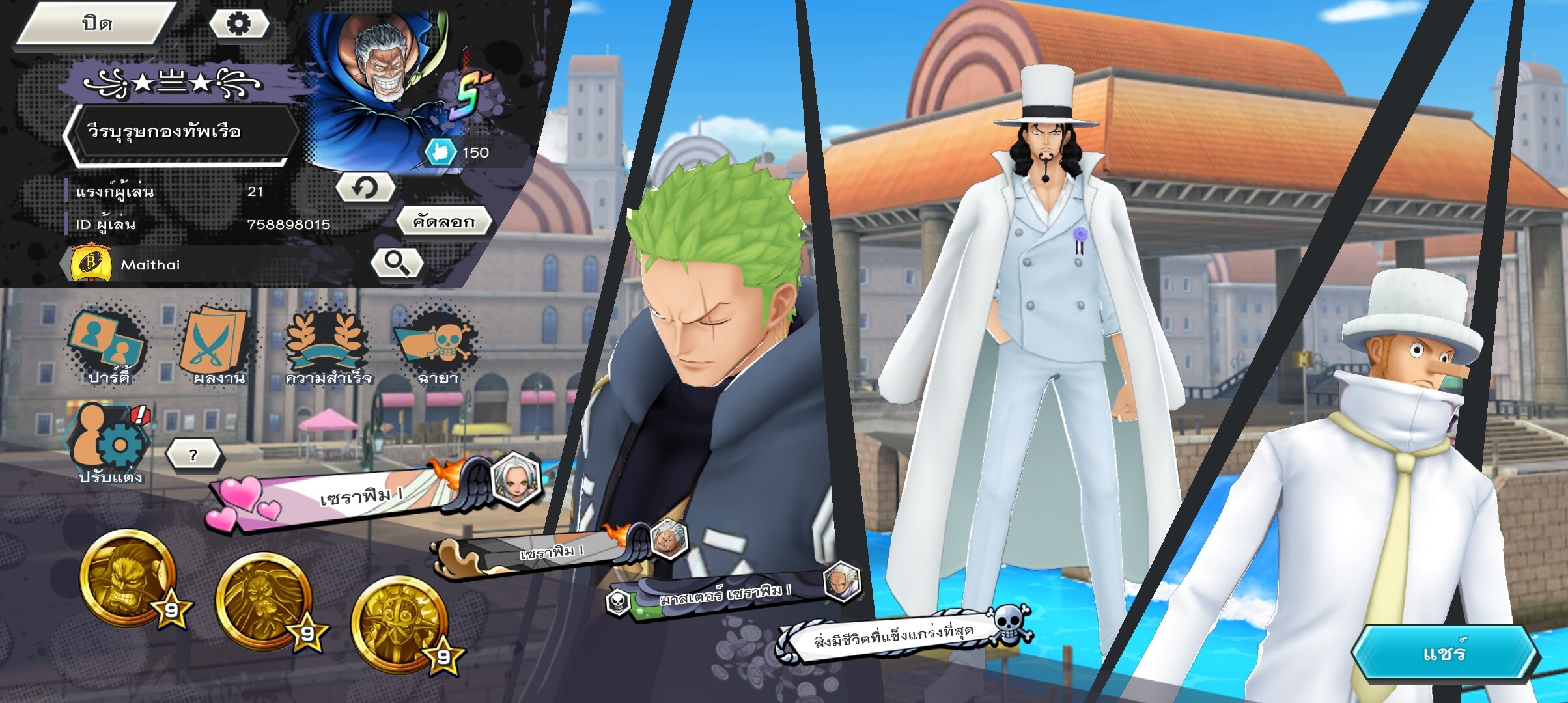Tap the refresh arrow button
The image size is (1568, 703).
tap(365, 189)
